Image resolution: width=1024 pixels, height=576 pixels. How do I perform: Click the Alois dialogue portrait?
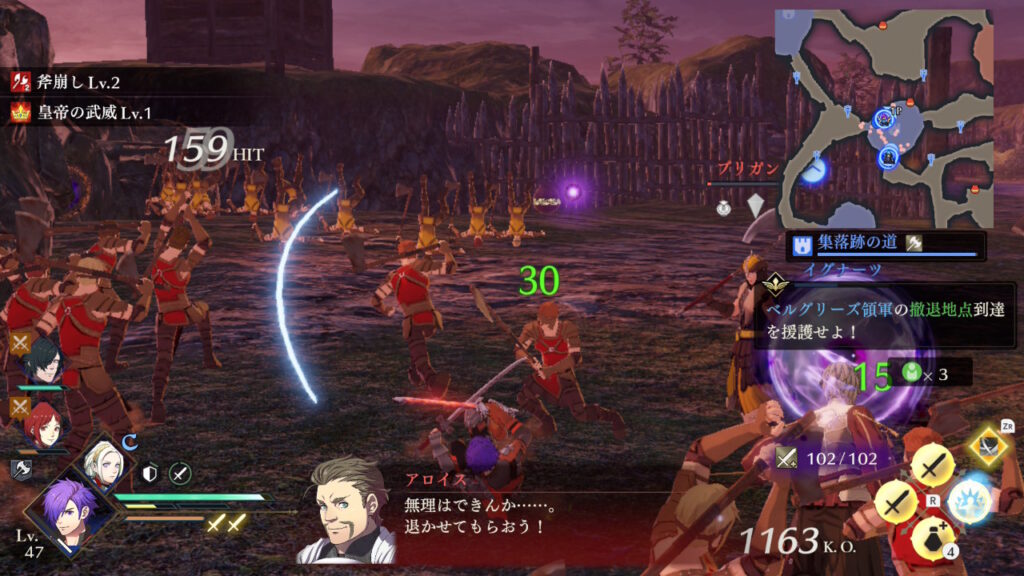(346, 509)
